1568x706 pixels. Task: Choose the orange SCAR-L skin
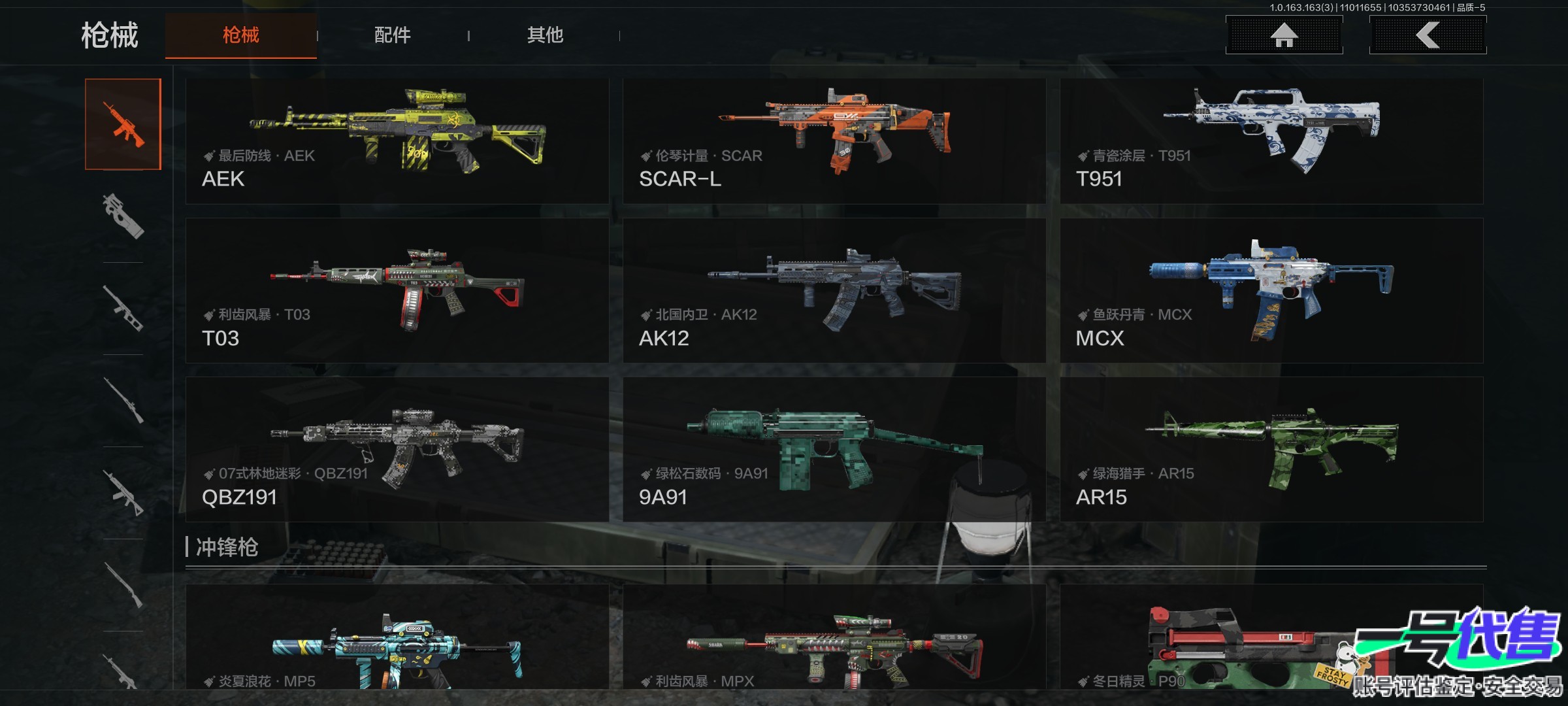[834, 141]
